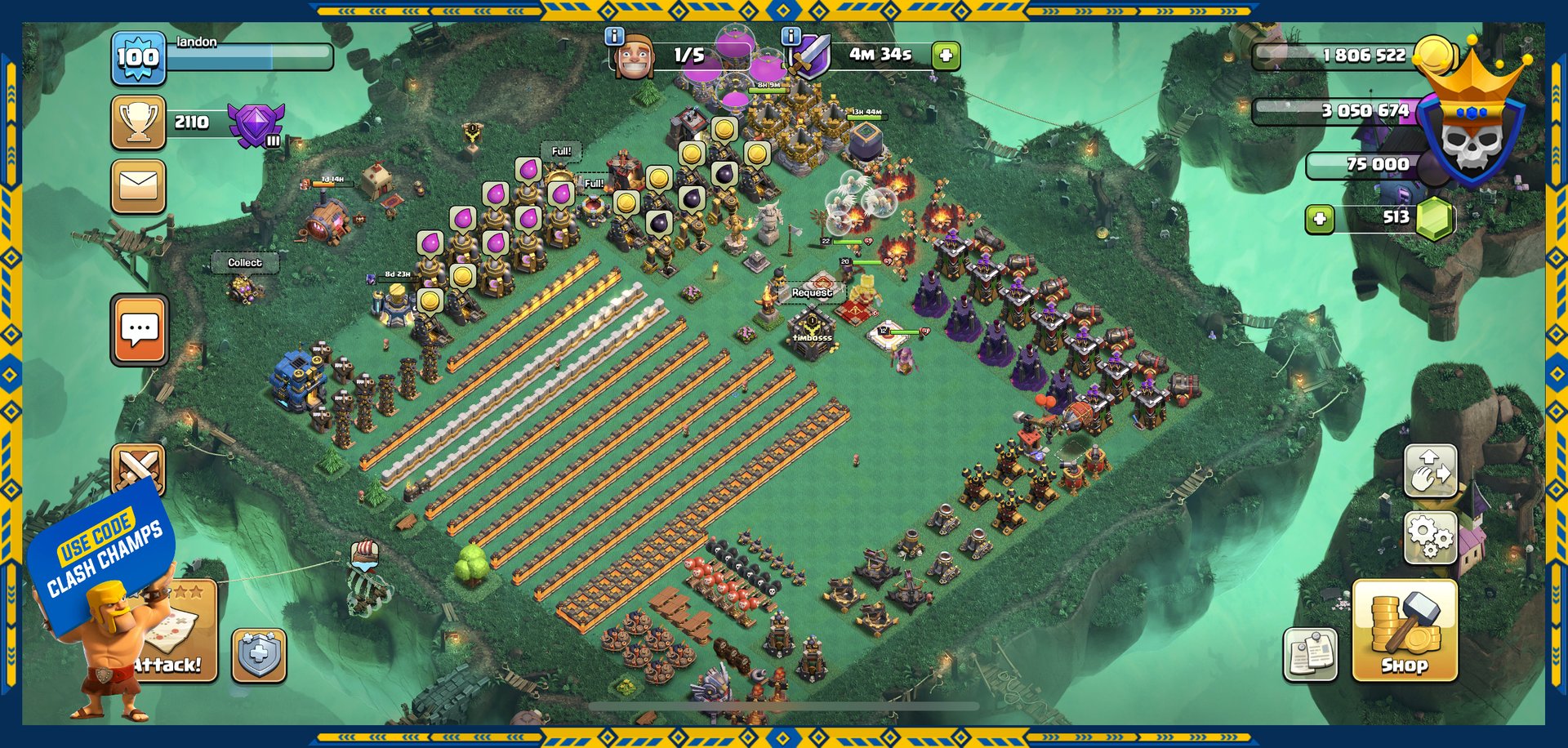The image size is (1568, 748).
Task: Tap the Request troops bubble
Action: point(811,292)
